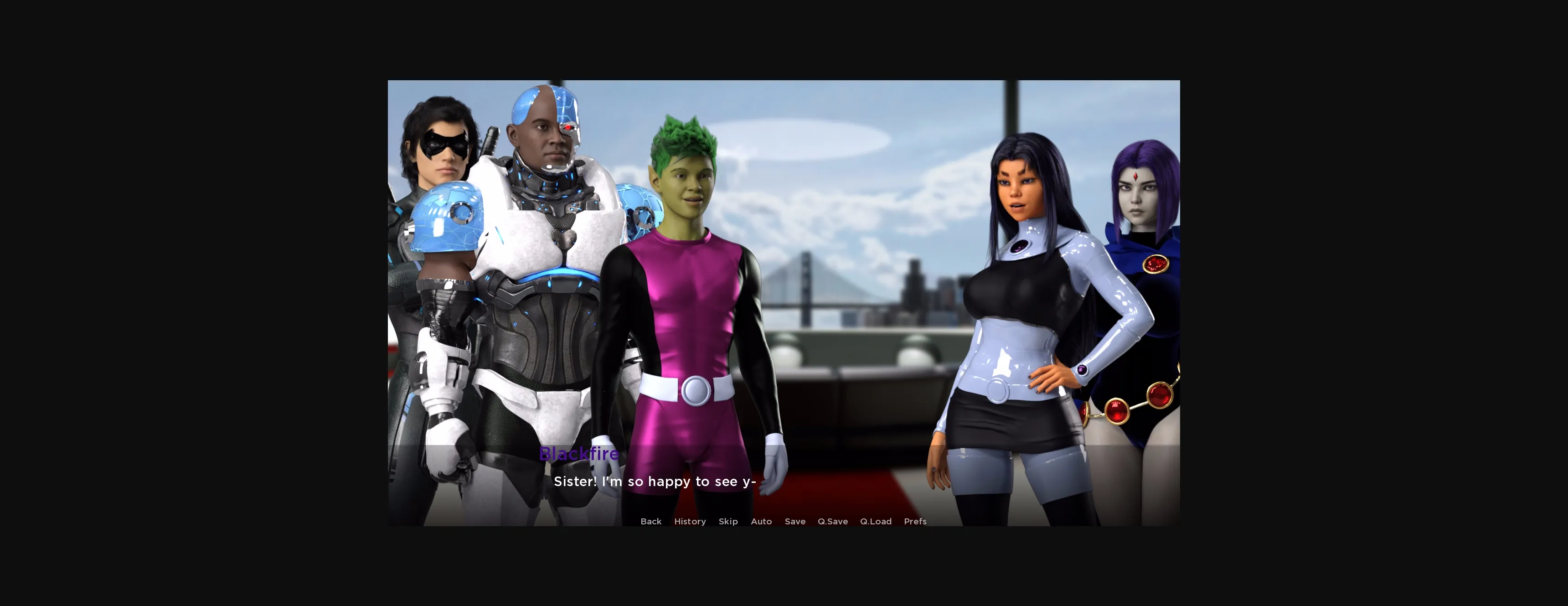This screenshot has height=606, width=1568.
Task: Click the Auto quick menu entry
Action: [x=762, y=521]
